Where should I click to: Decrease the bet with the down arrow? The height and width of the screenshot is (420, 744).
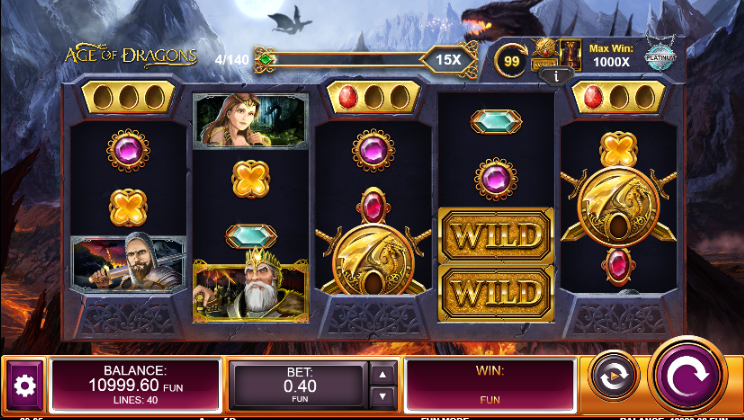(x=382, y=396)
